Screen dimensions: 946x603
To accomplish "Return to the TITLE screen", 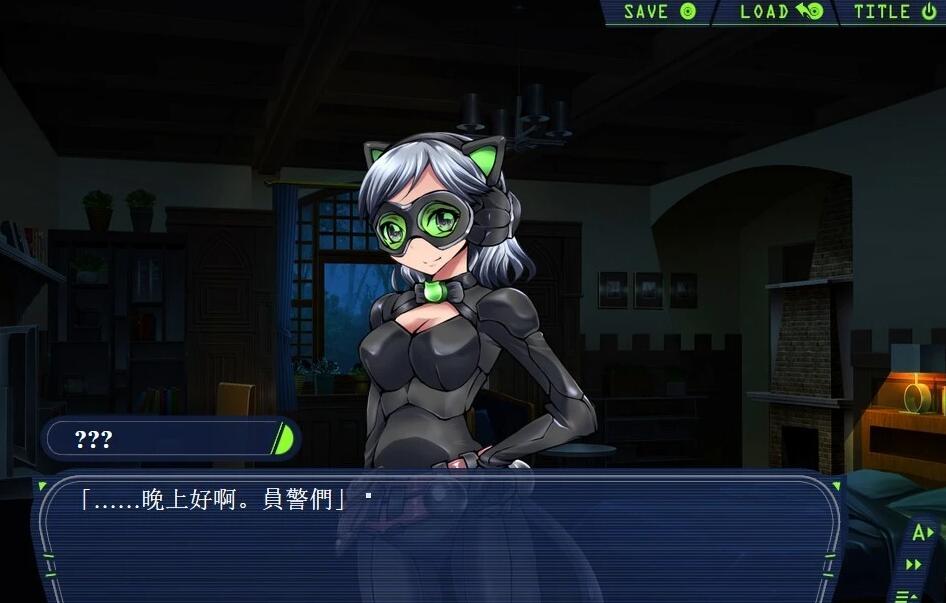I will [894, 12].
